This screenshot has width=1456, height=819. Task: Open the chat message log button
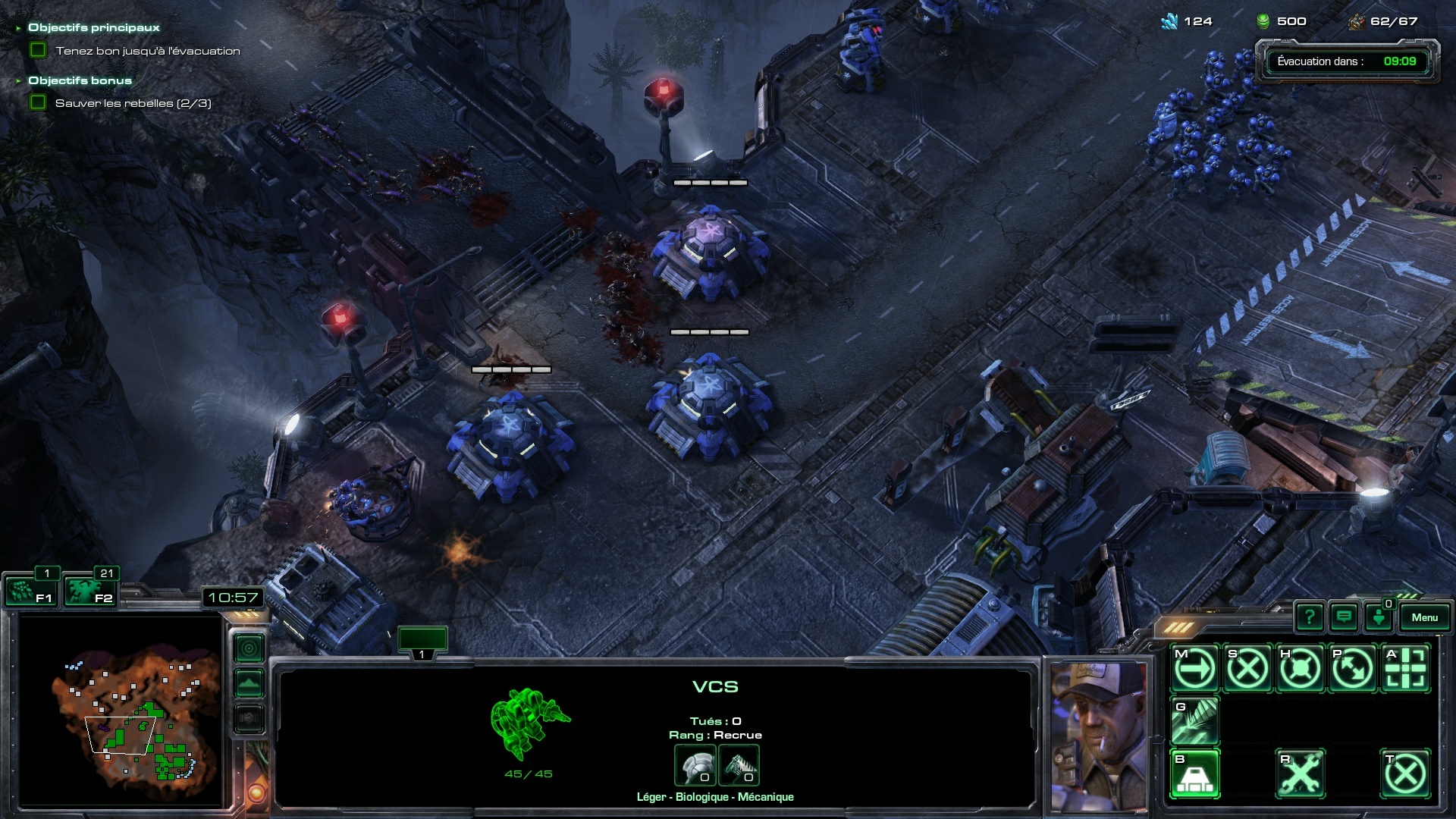(x=1344, y=617)
